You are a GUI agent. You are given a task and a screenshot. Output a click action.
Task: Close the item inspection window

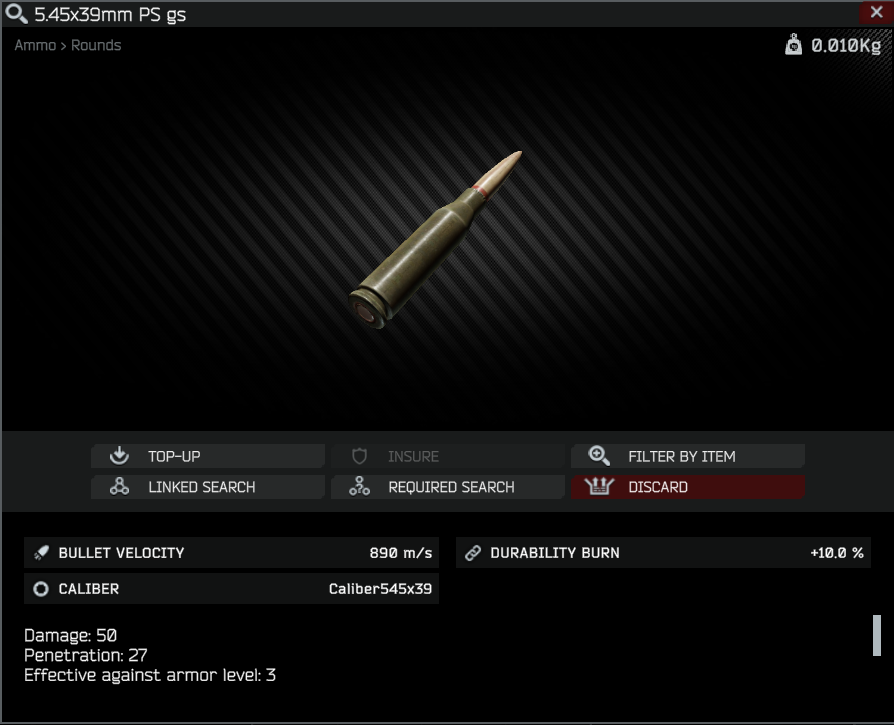(871, 13)
